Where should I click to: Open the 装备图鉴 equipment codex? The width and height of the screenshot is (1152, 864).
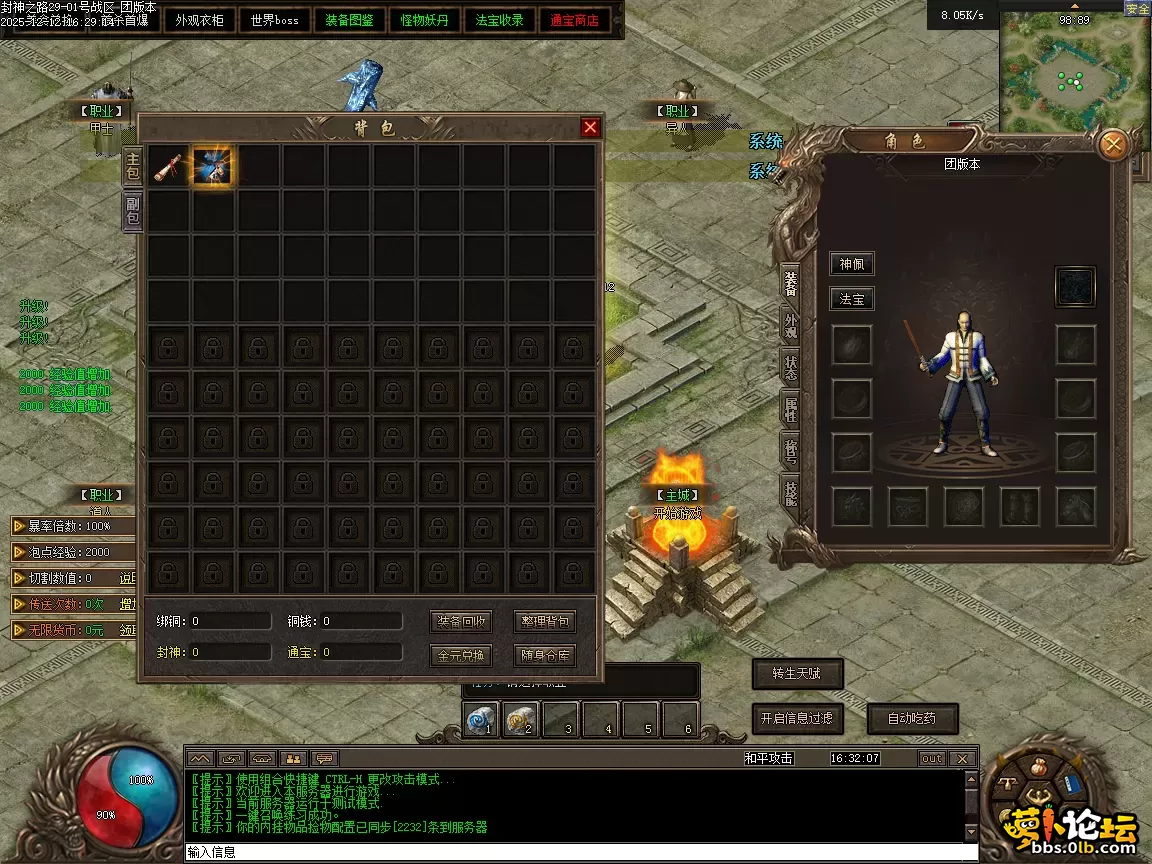tap(349, 20)
